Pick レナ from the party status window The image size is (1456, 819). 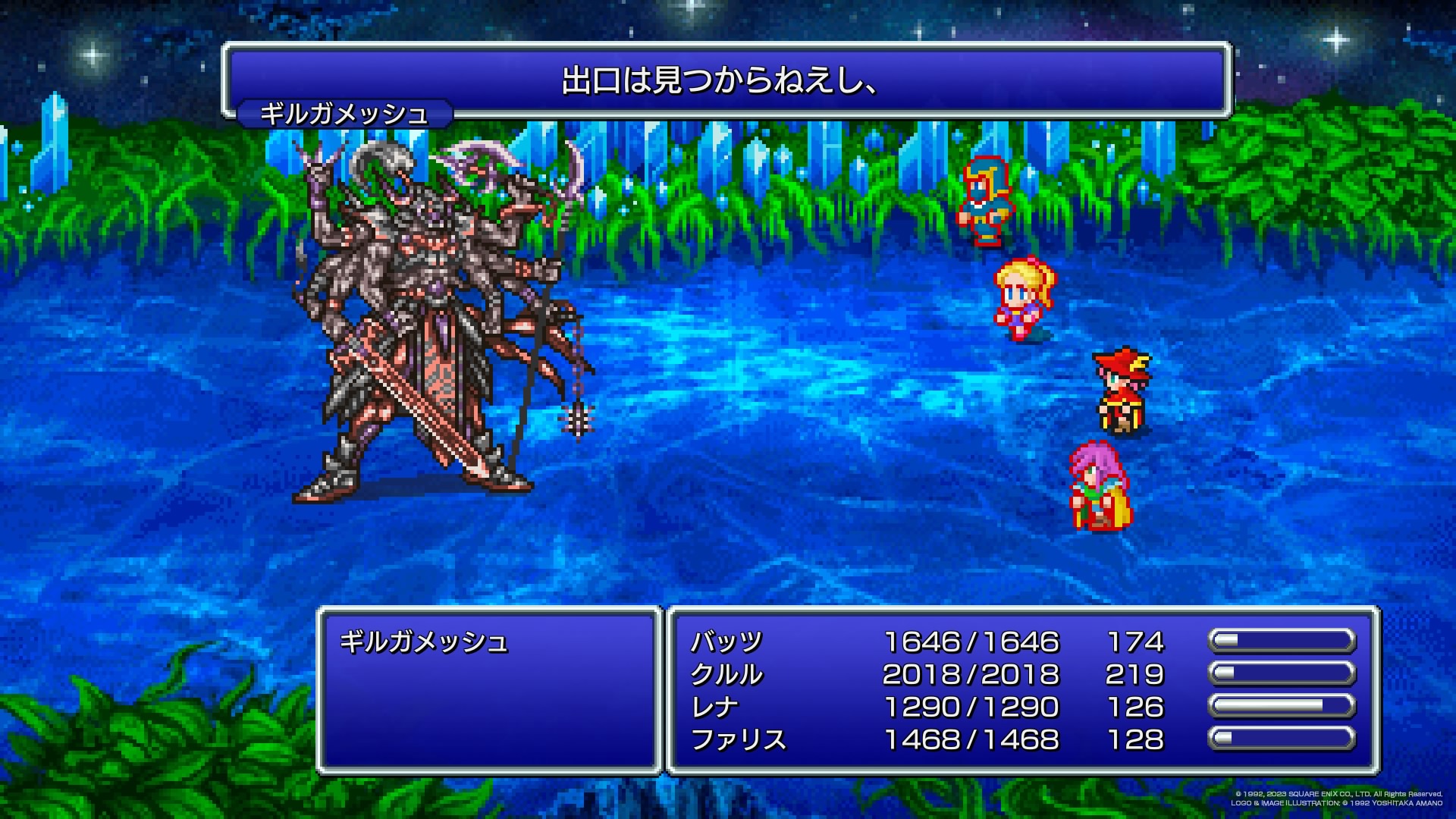pyautogui.click(x=714, y=708)
